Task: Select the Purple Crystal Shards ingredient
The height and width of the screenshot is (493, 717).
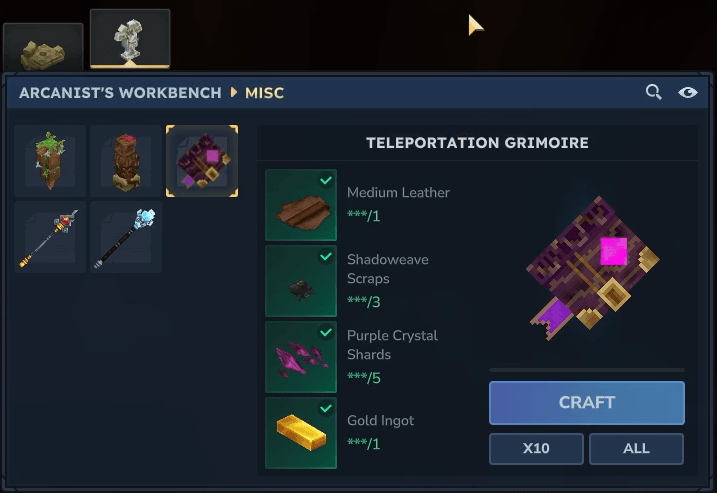Action: pos(301,357)
